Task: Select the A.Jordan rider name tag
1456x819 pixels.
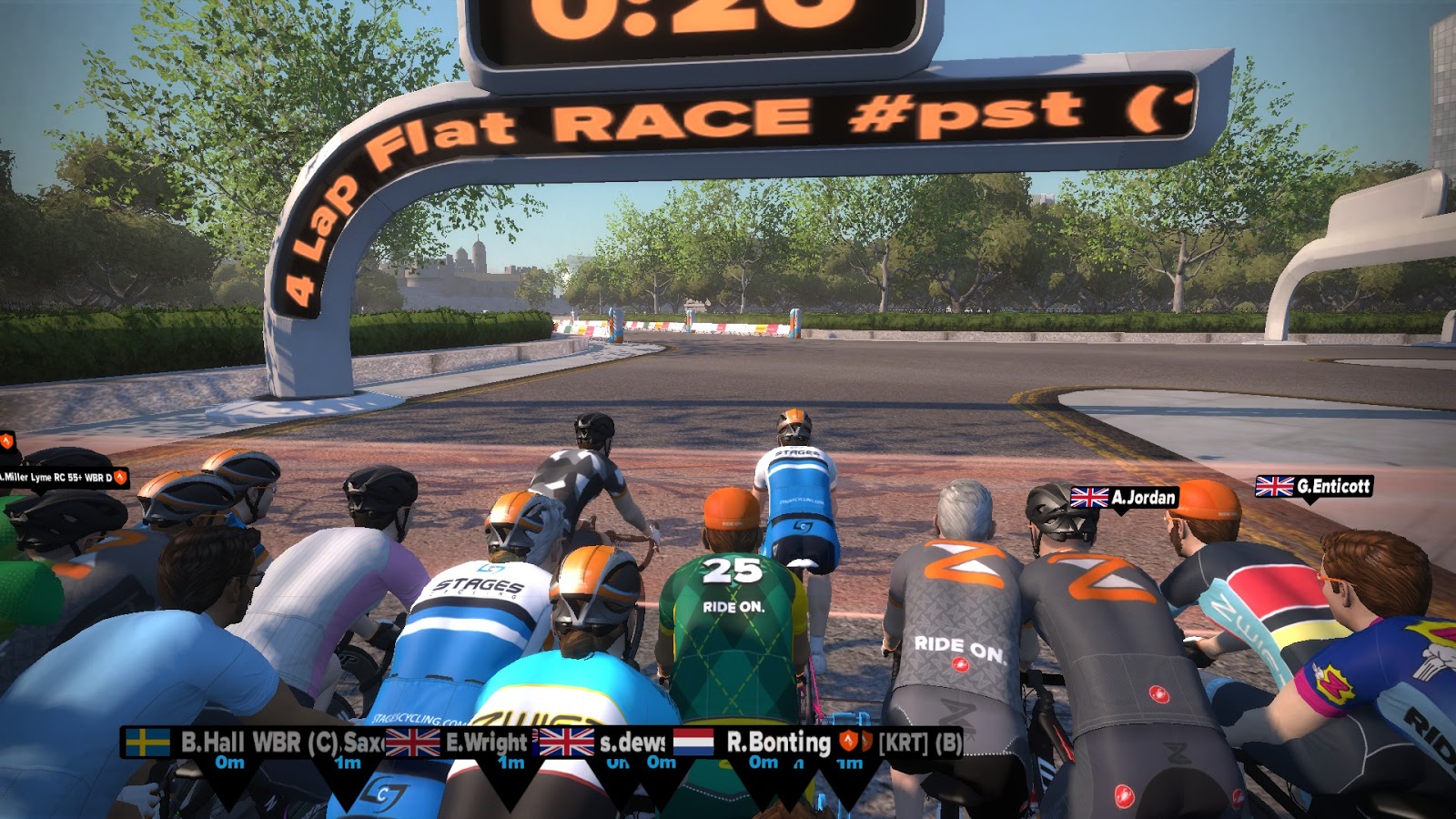Action: click(1124, 498)
